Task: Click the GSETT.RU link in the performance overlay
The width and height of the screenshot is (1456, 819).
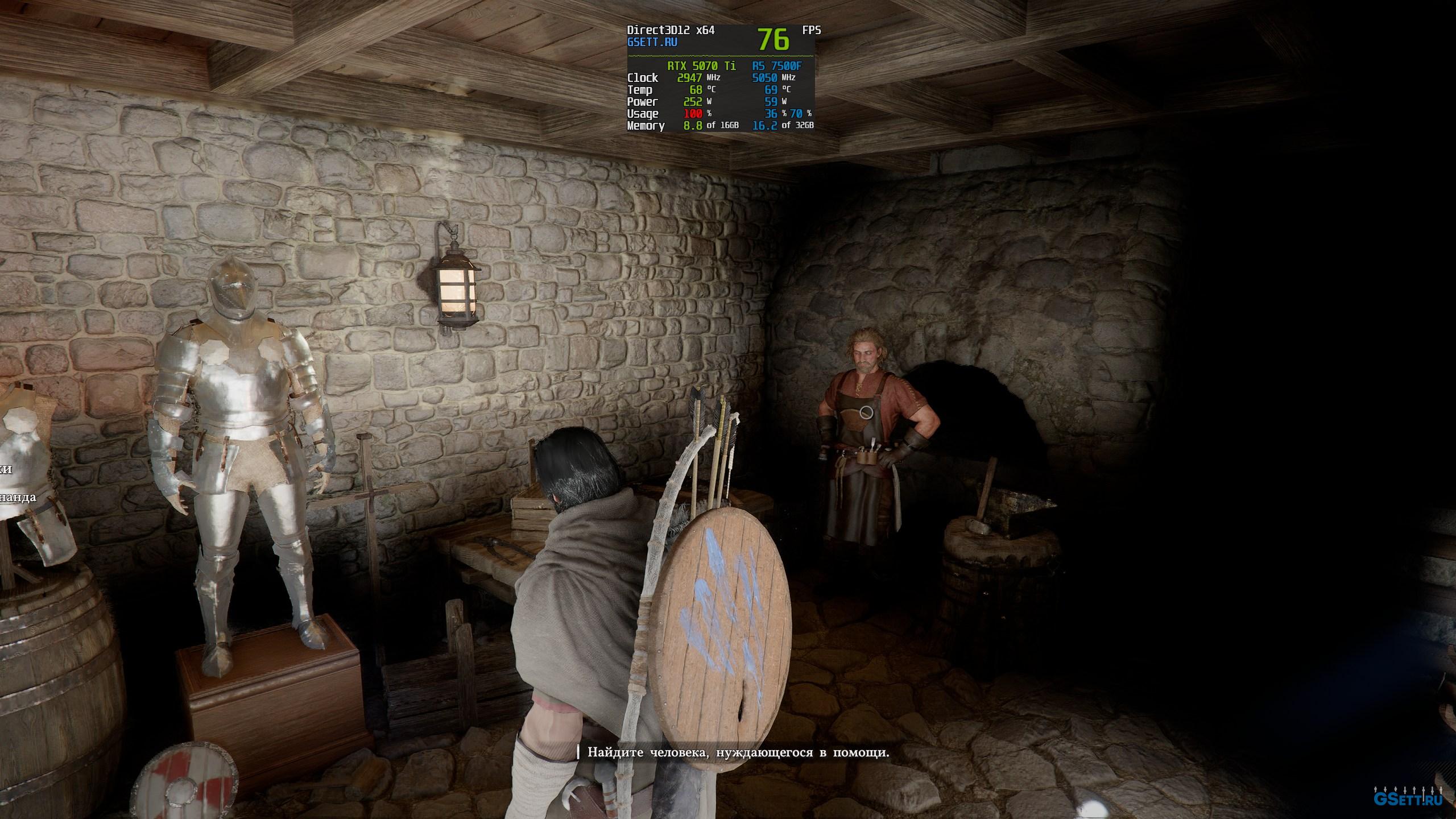Action: [652, 42]
